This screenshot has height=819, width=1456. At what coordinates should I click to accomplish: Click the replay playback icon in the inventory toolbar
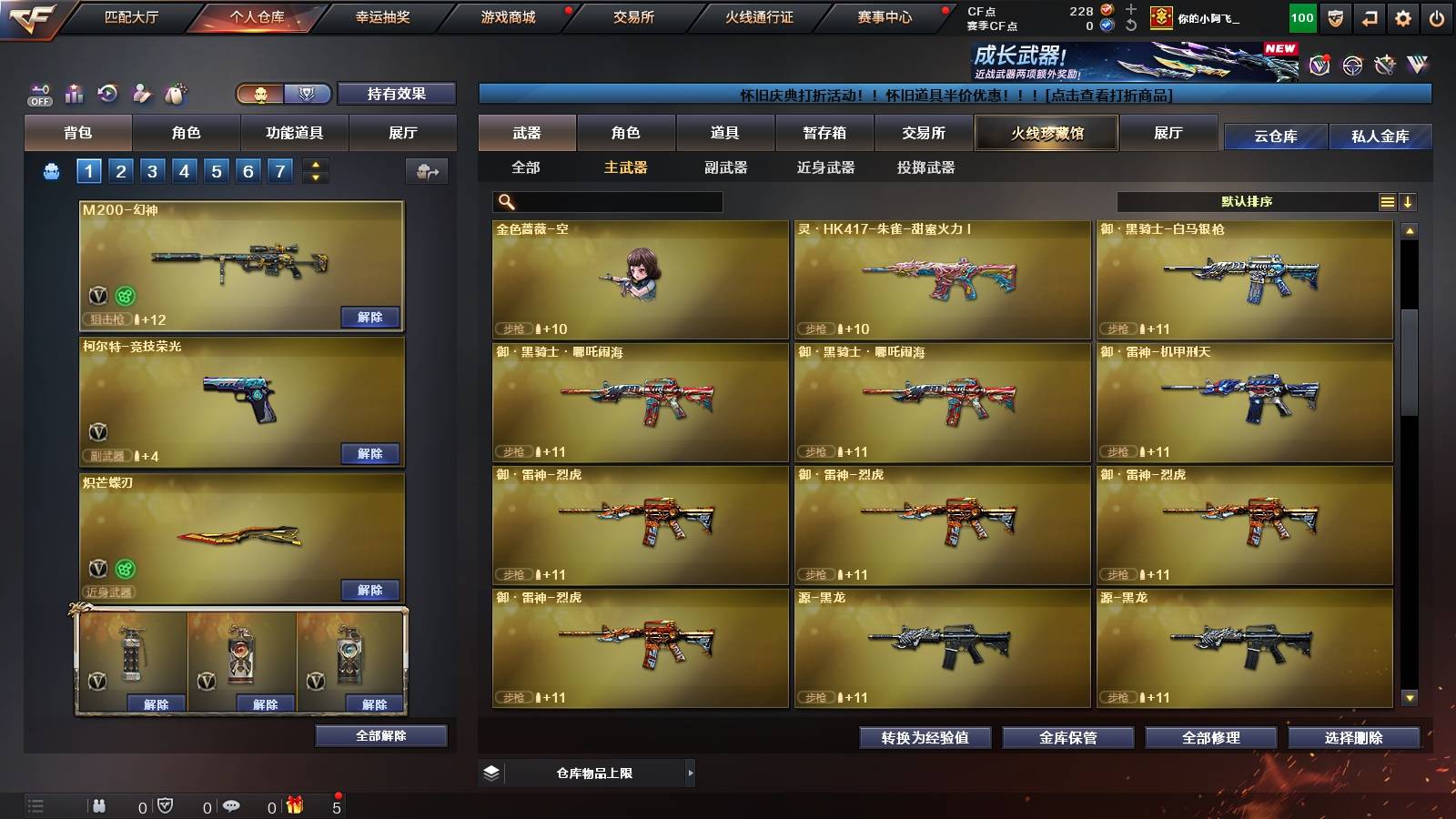point(106,92)
